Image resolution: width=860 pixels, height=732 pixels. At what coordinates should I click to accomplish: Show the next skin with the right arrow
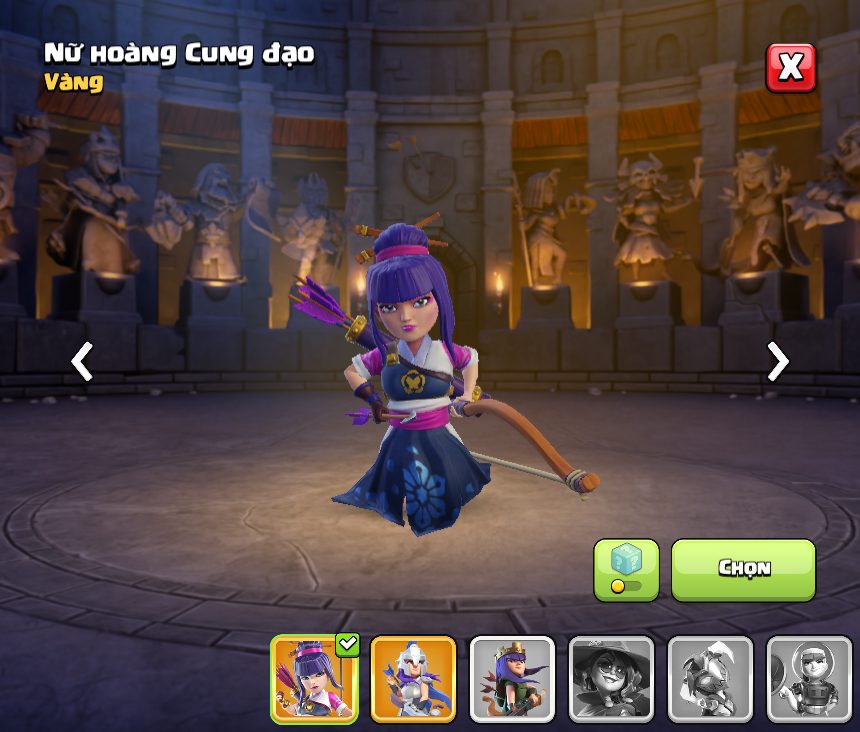pyautogui.click(x=777, y=361)
